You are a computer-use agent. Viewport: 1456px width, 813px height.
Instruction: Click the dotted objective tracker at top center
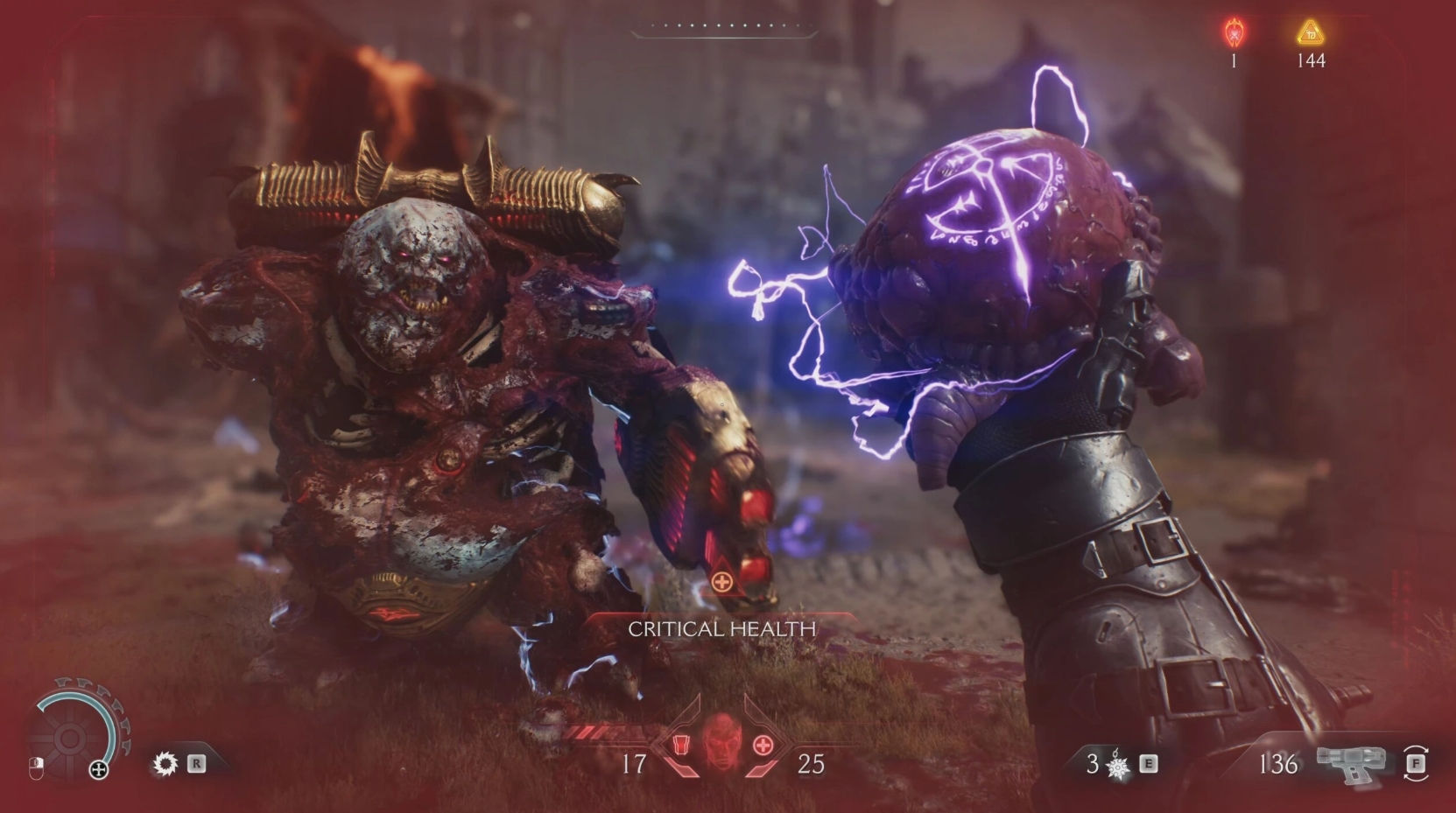pyautogui.click(x=725, y=27)
